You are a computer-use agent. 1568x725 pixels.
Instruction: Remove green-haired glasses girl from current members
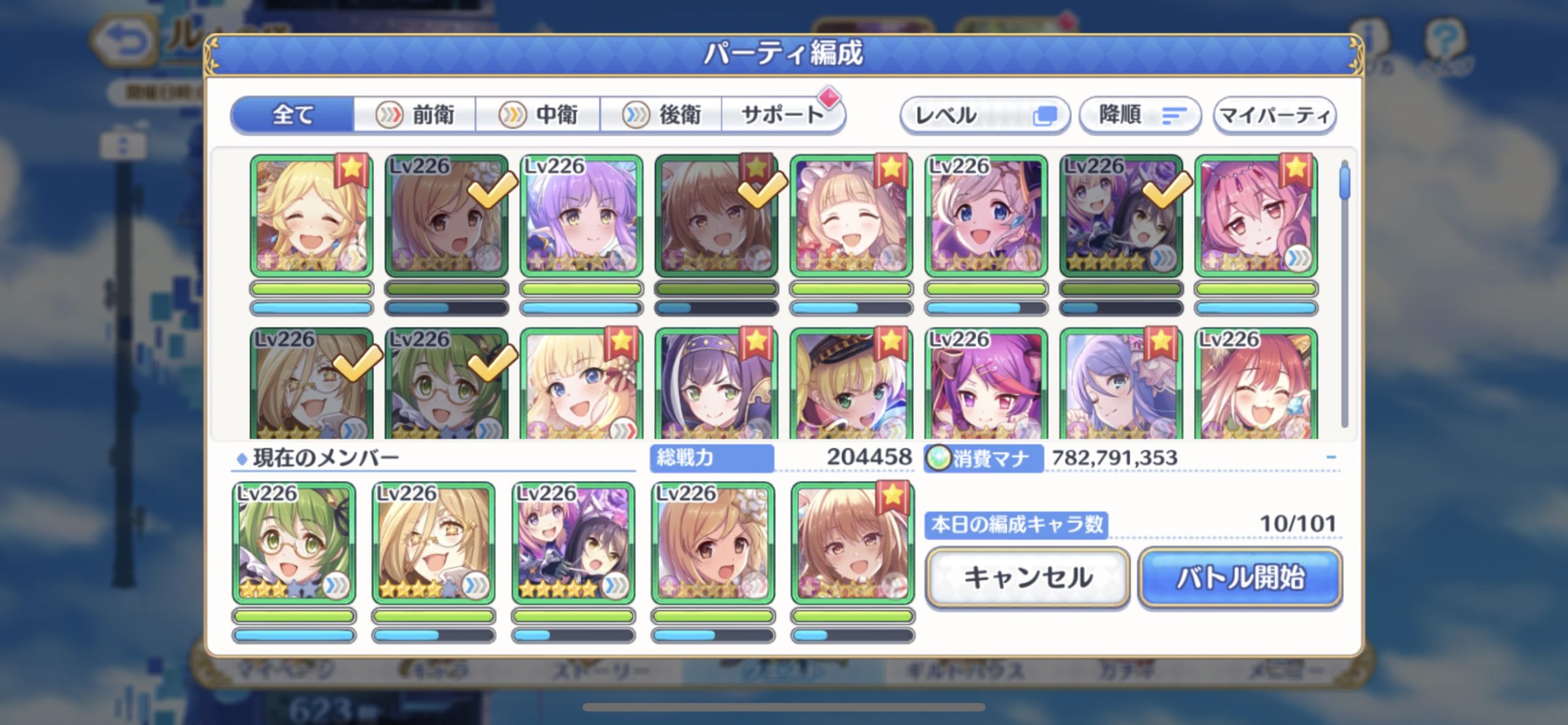[x=294, y=543]
